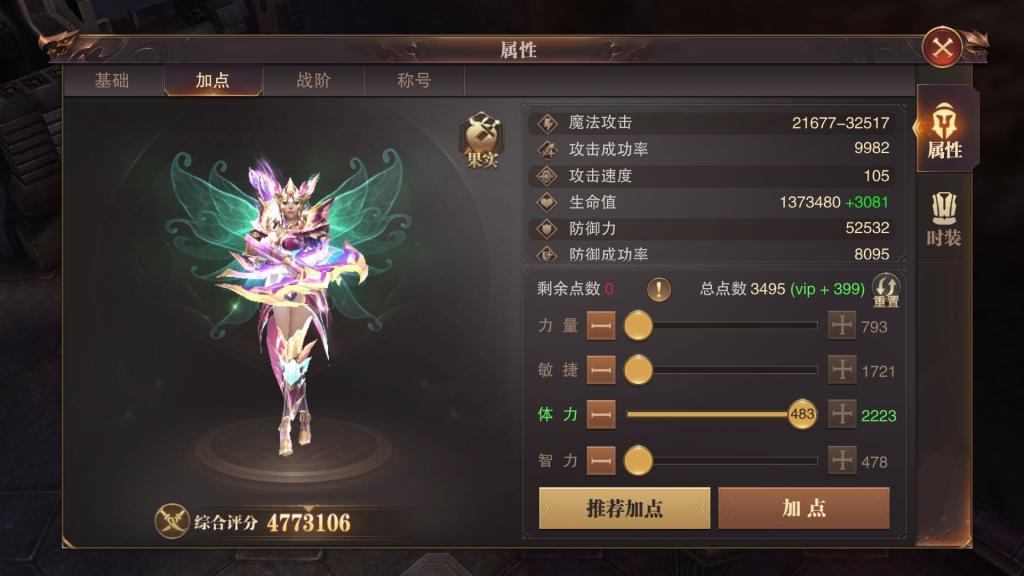Switch to the 基础 tab
Image resolution: width=1024 pixels, height=576 pixels.
point(112,81)
